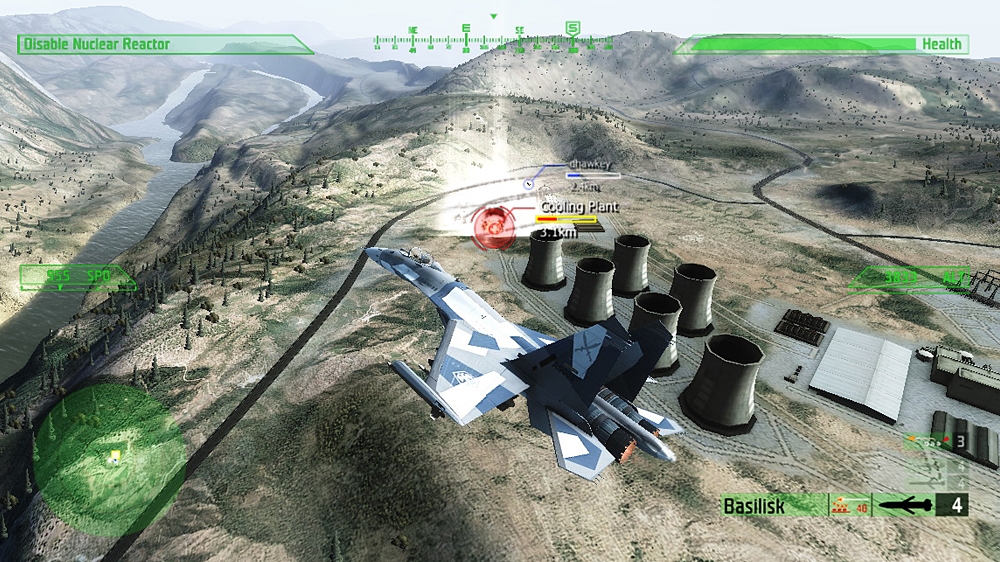Select the Basilisk missile weapon icon

907,505
